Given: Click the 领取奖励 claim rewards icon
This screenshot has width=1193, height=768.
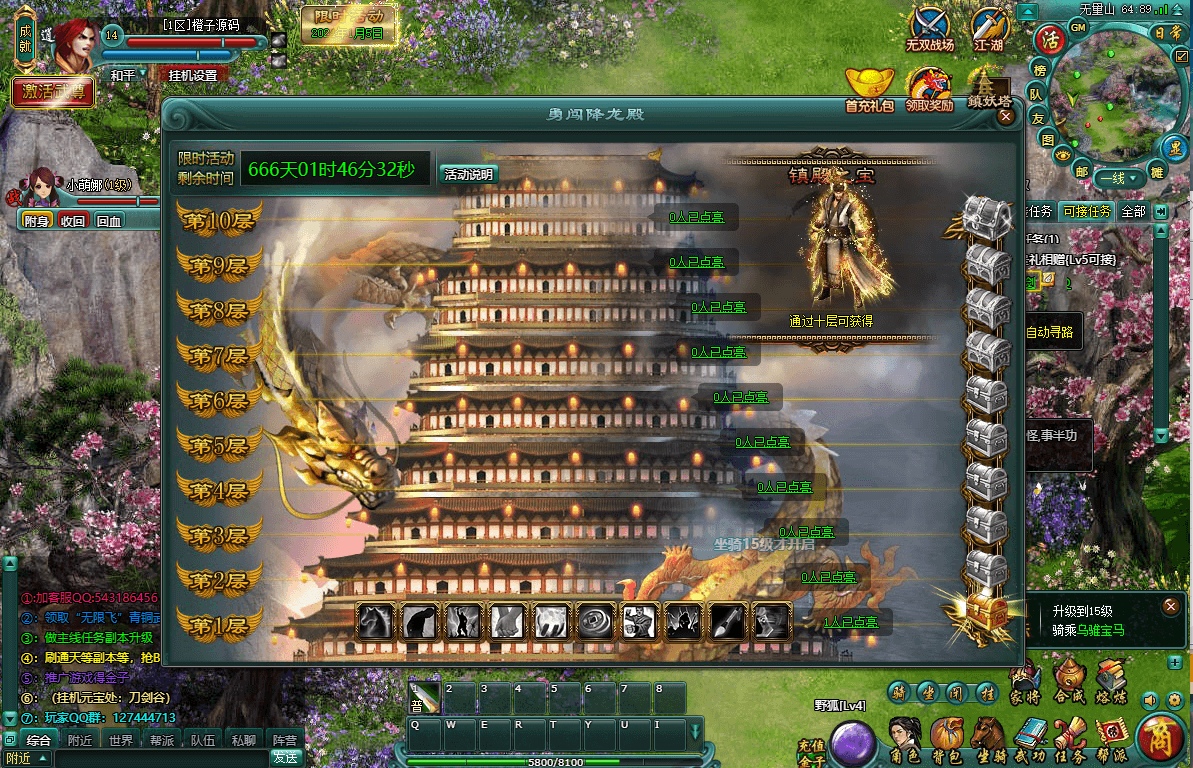Looking at the screenshot, I should pos(929,89).
